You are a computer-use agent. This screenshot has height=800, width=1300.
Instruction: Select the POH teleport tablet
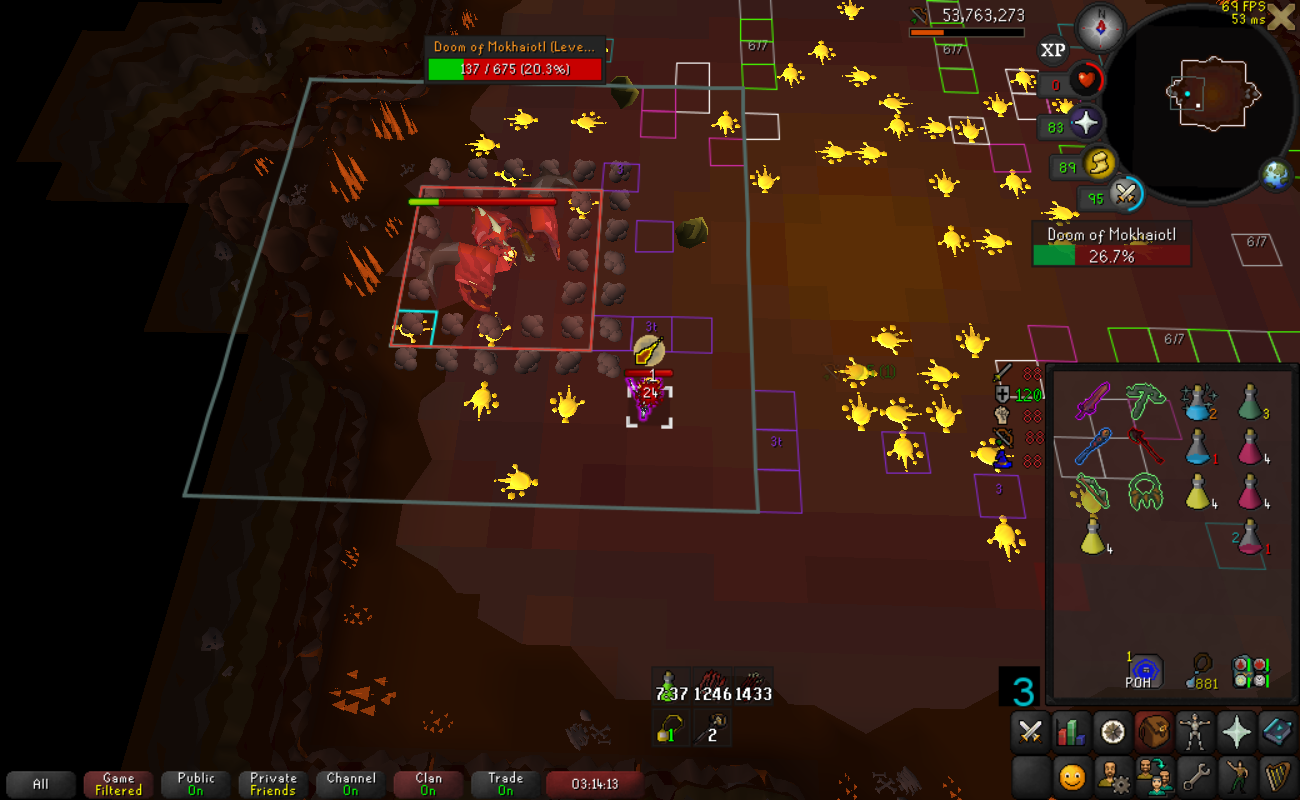(1144, 670)
